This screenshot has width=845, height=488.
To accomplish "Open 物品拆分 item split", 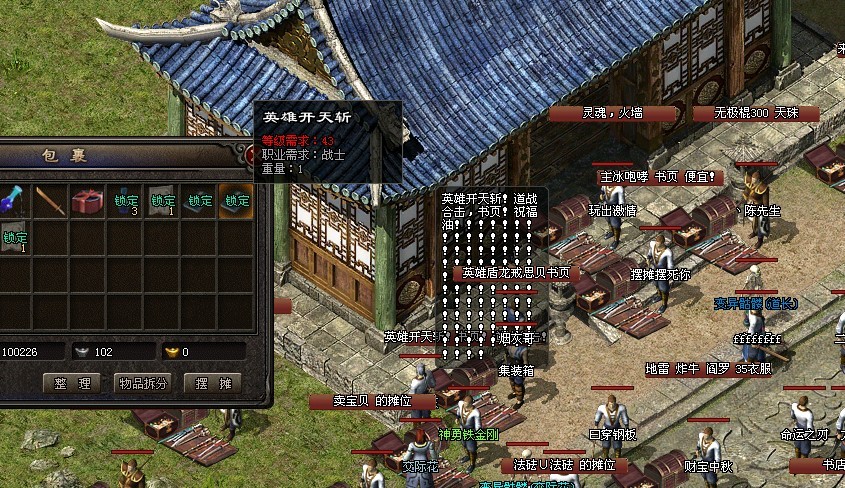I will (x=143, y=383).
